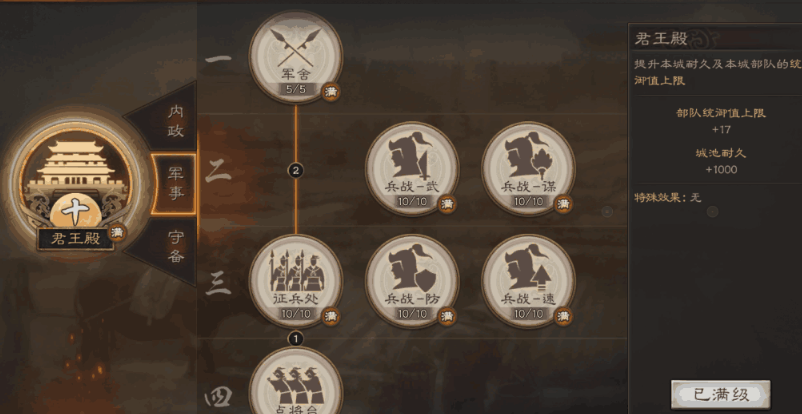
Task: Open the 兵战-谋 skill node
Action: point(528,168)
